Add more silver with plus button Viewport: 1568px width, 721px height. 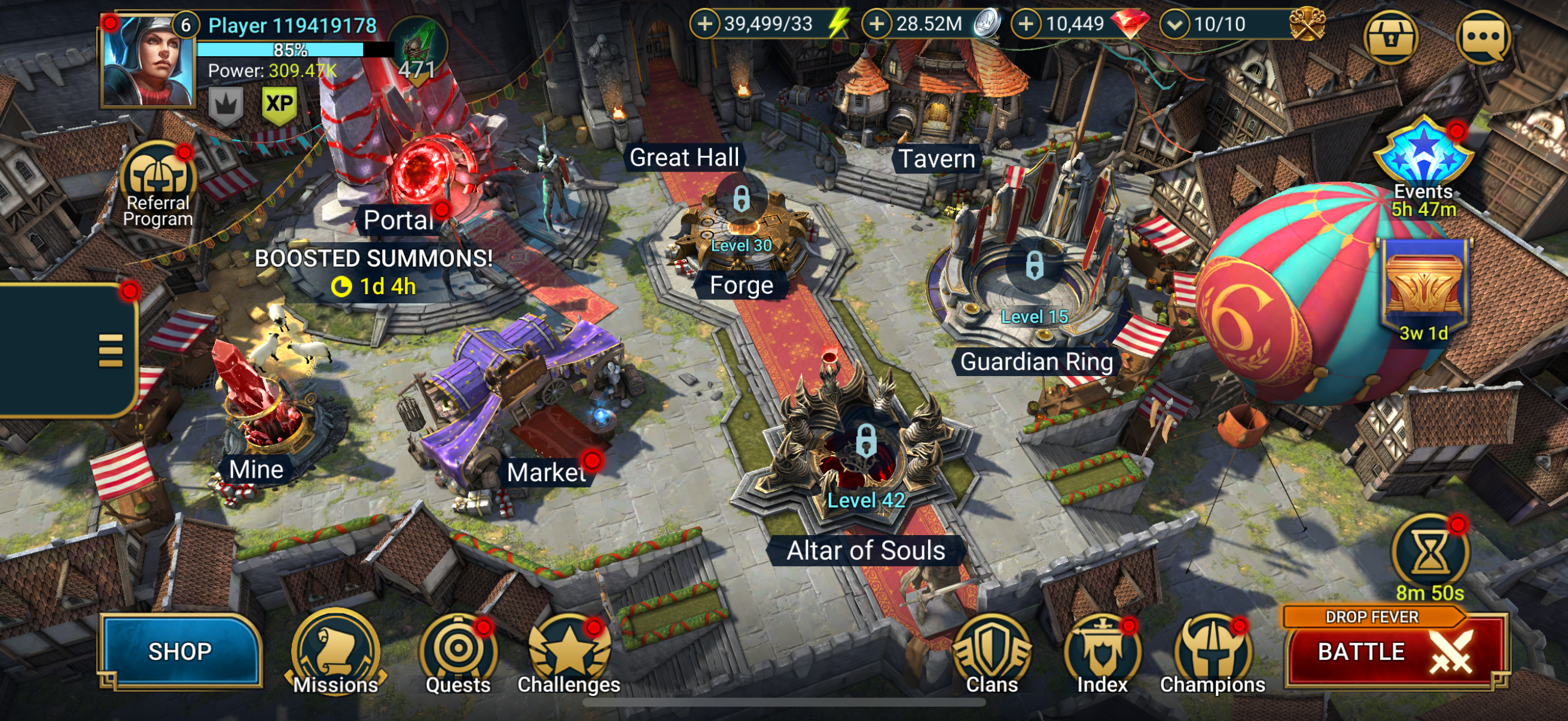pos(877,25)
